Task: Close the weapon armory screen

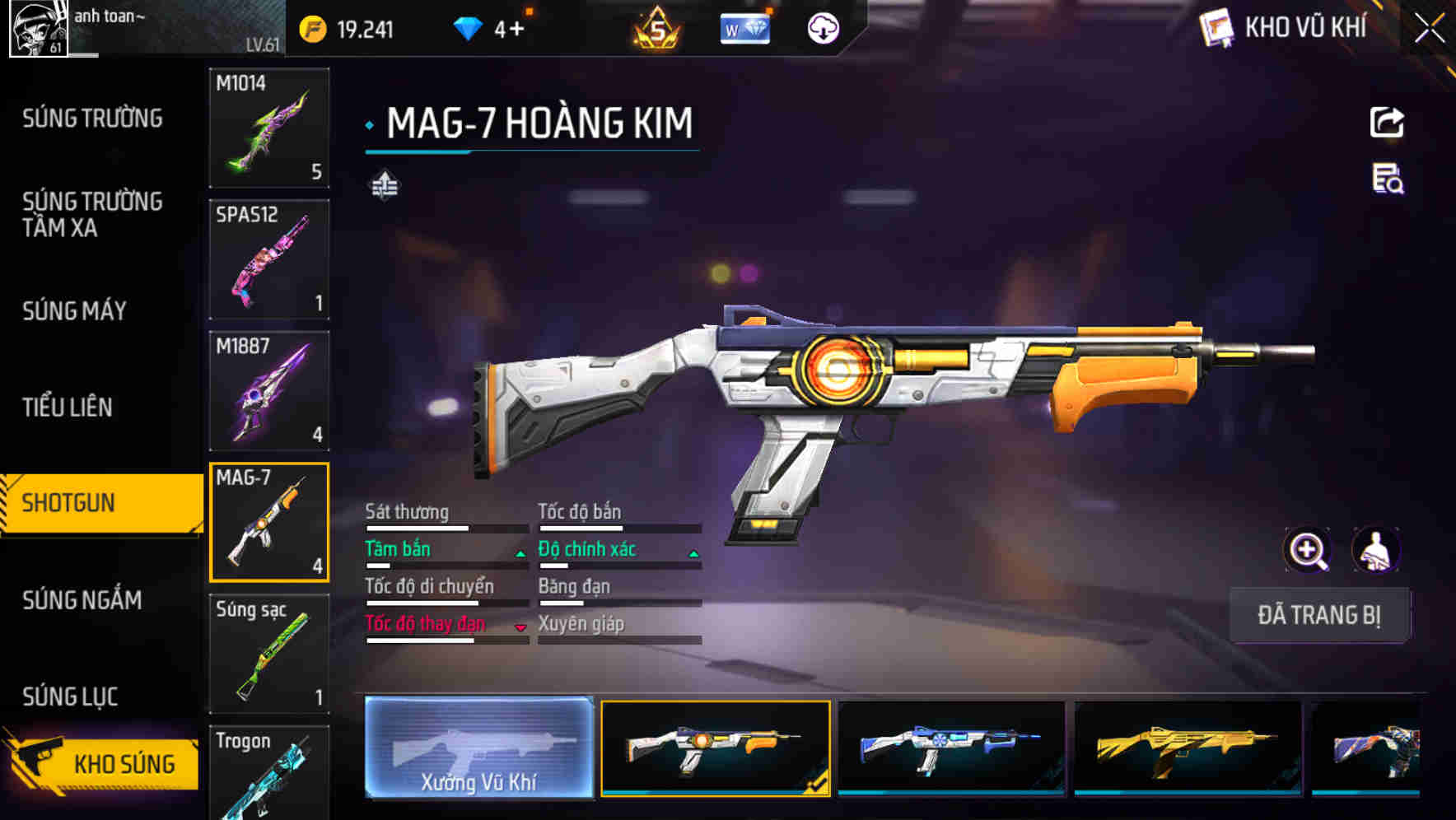Action: tap(1429, 29)
